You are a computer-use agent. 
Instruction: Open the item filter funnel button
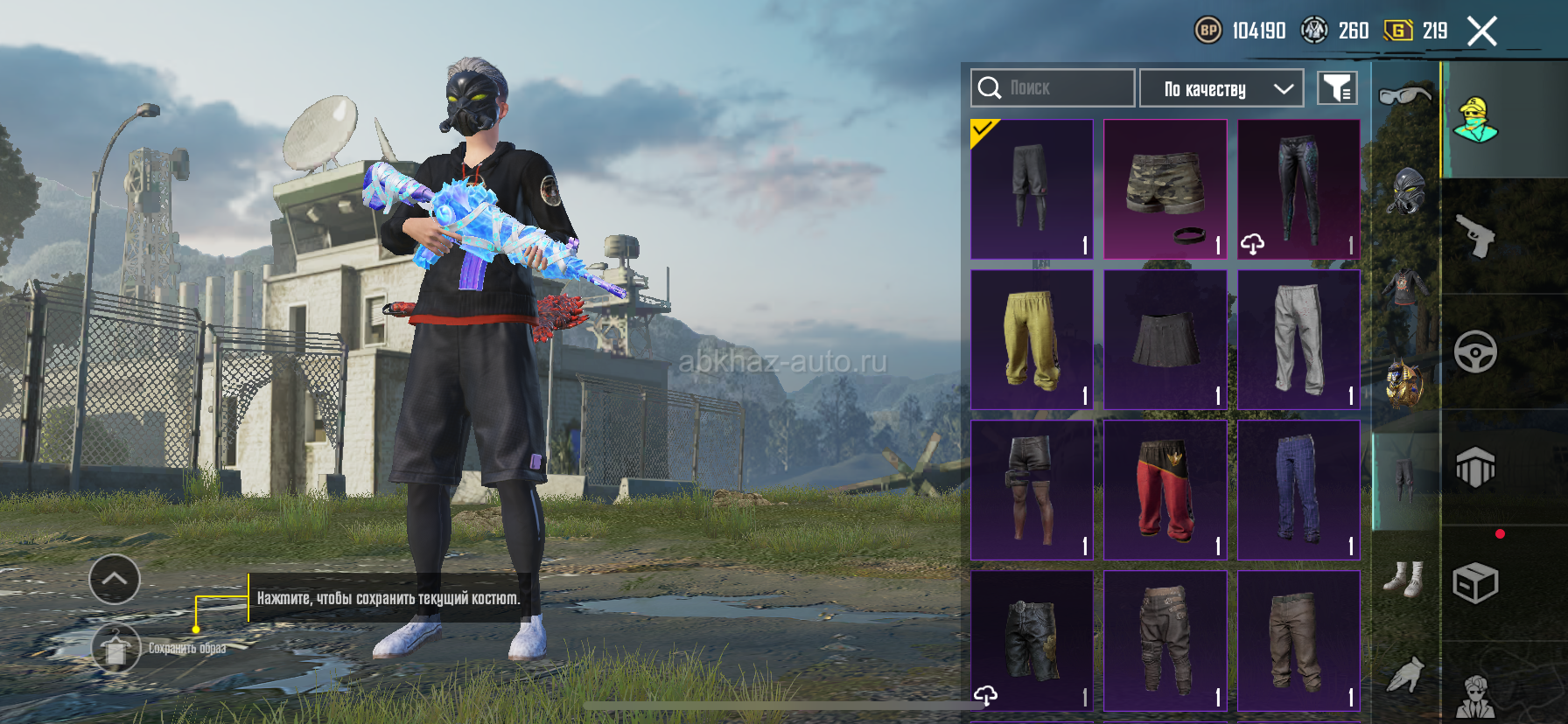tap(1337, 88)
